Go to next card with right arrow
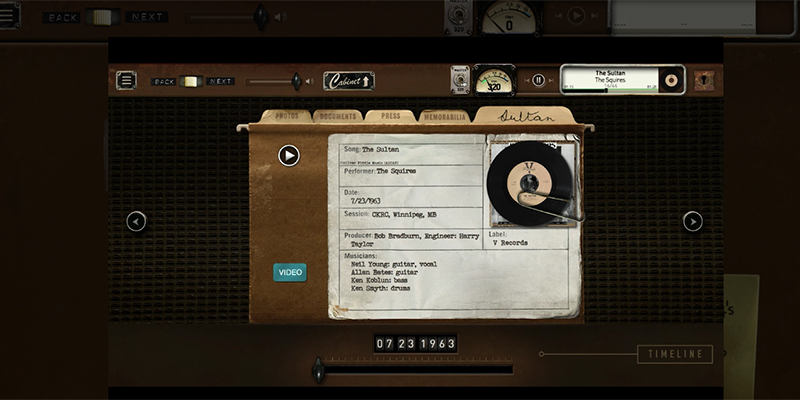This screenshot has height=400, width=800. 692,221
